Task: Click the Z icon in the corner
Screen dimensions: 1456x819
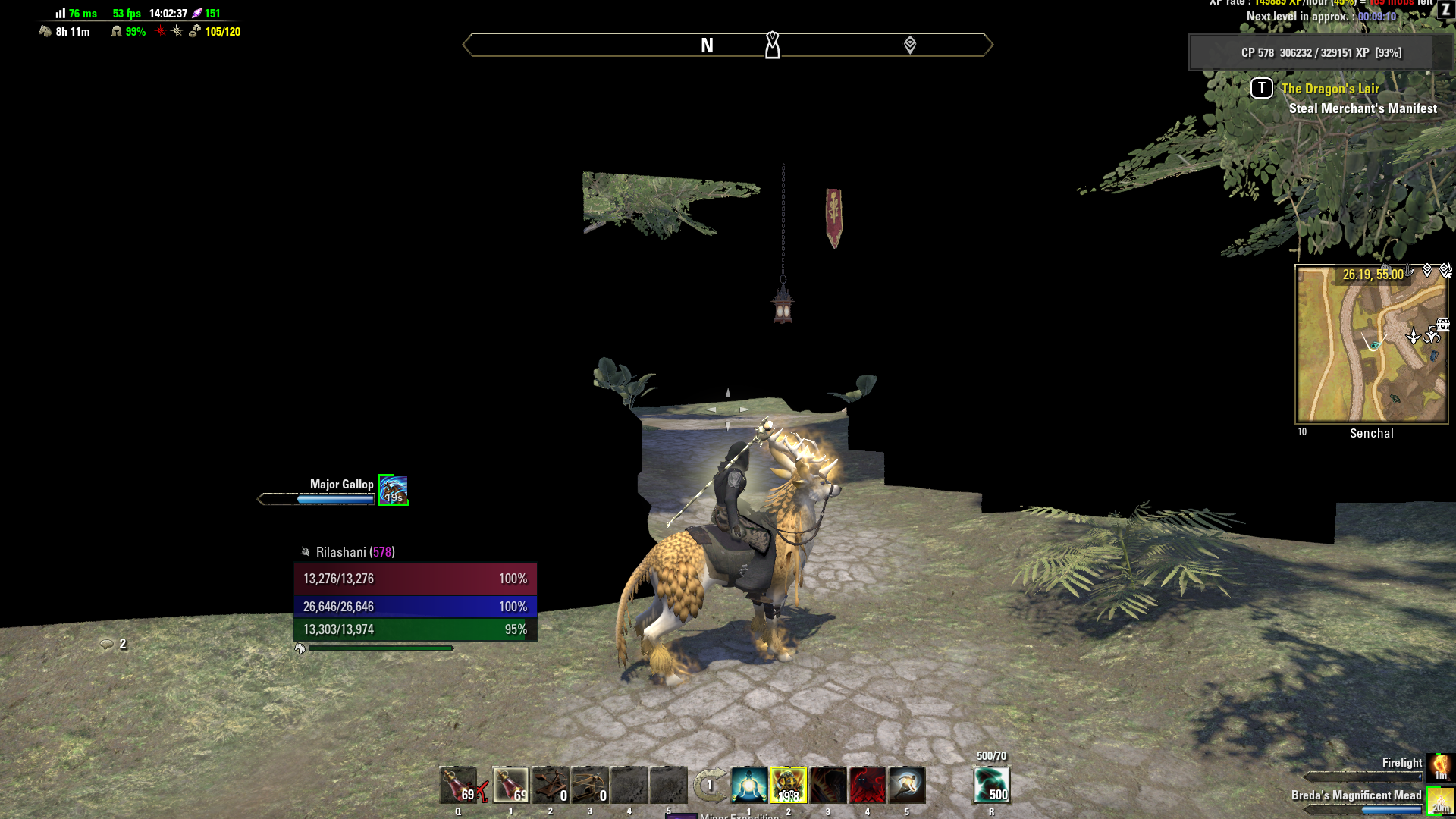Action: coord(1445,10)
